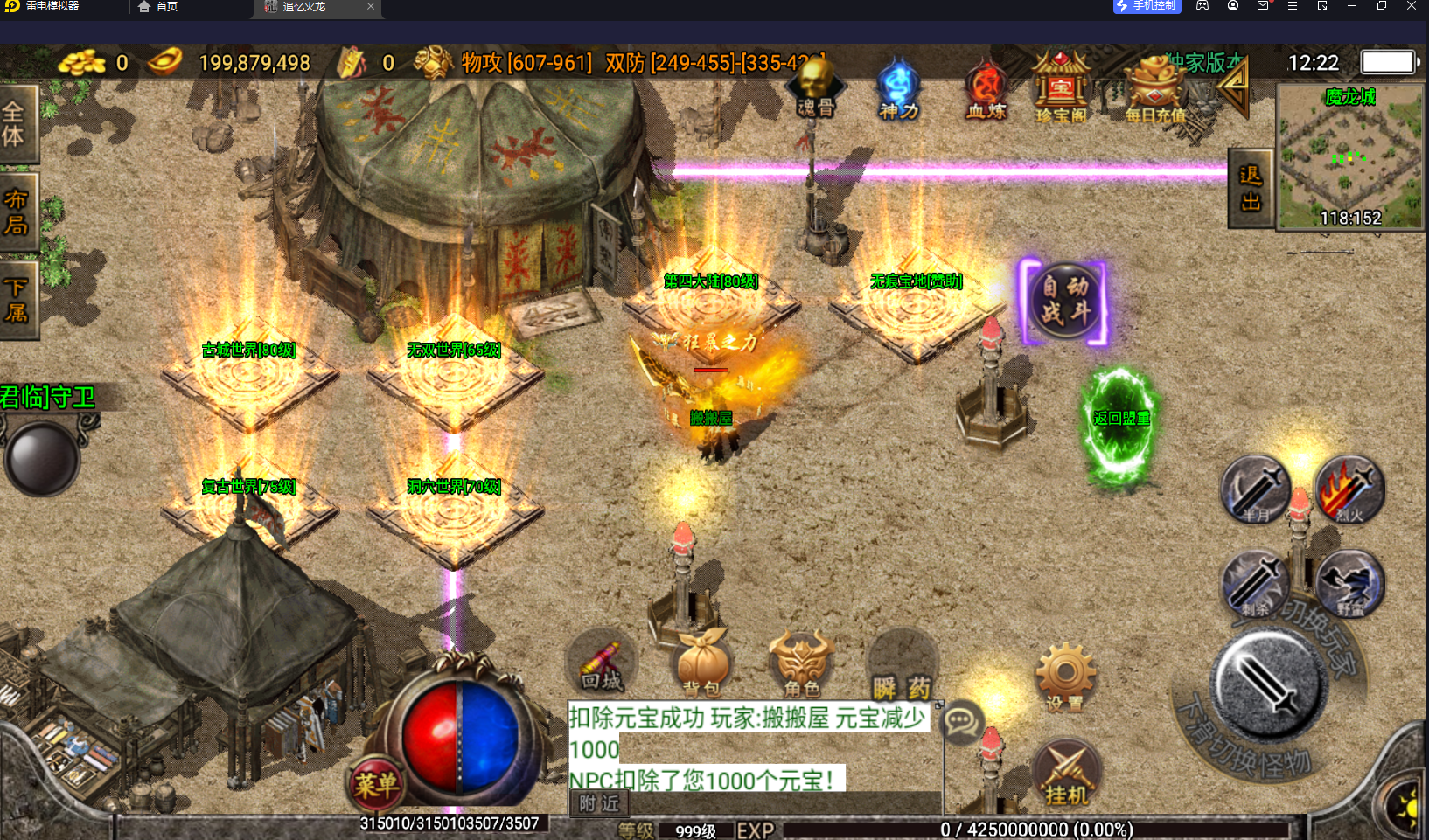This screenshot has height=840, width=1429.
Task: Click the 退出 exit button
Action: pyautogui.click(x=1251, y=189)
